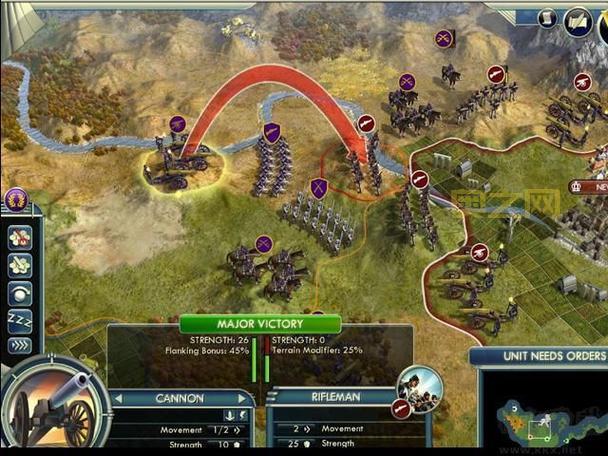Open the advisor map icon button

(x=578, y=20)
